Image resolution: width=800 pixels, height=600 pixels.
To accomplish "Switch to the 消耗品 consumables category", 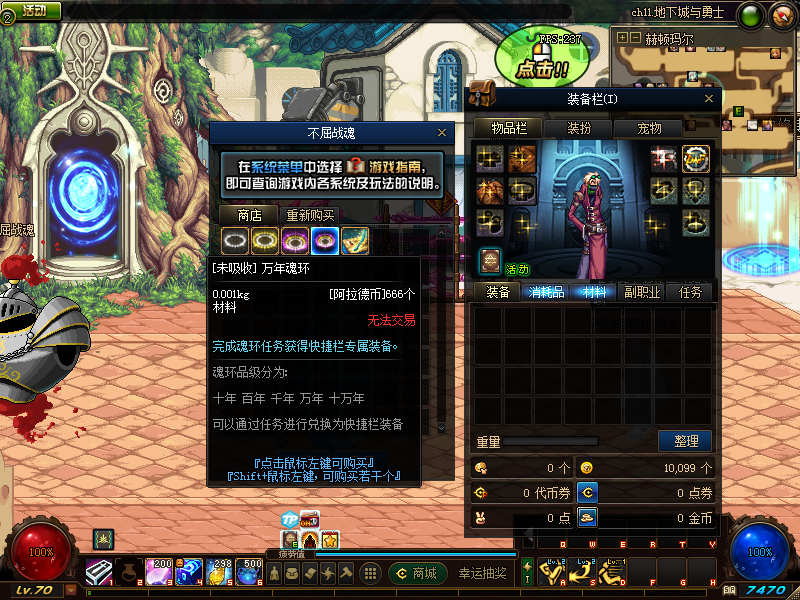I will coord(546,292).
